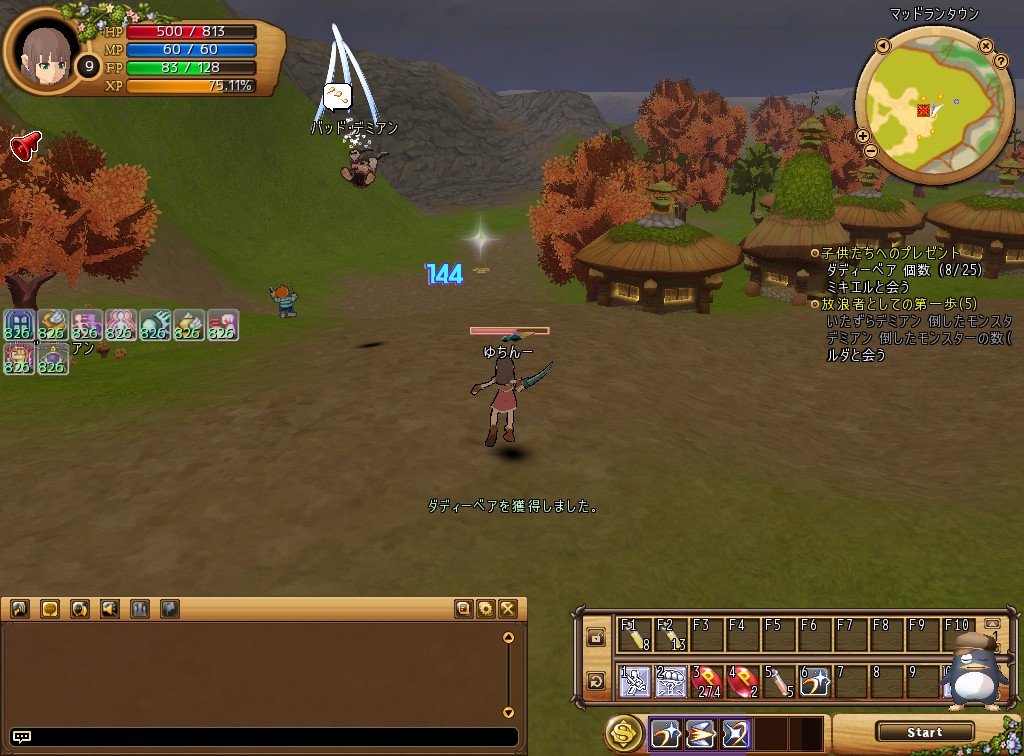
Task: Close the minimap with its X button
Action: [986, 46]
